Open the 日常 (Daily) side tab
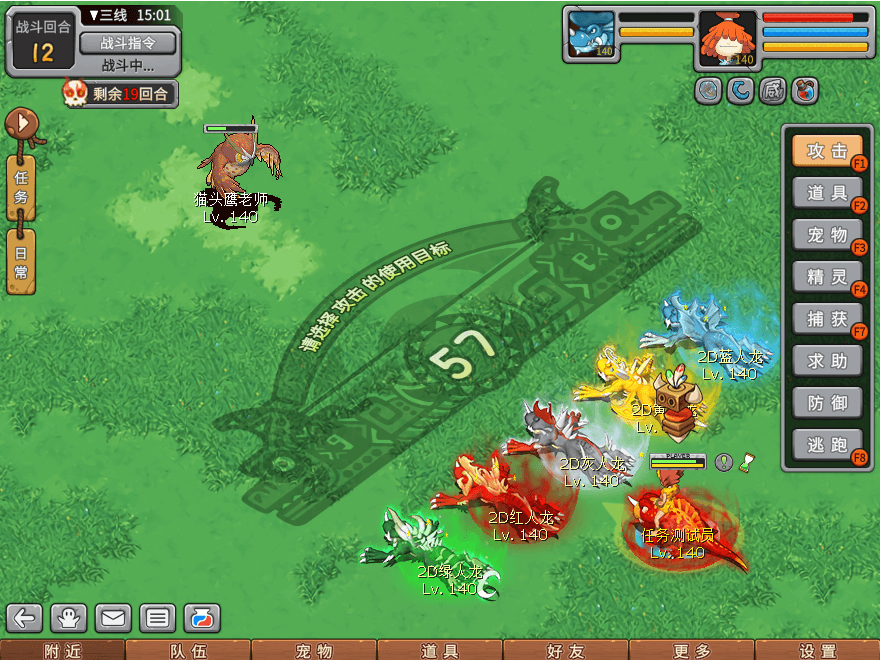Image resolution: width=880 pixels, height=660 pixels. 21,262
